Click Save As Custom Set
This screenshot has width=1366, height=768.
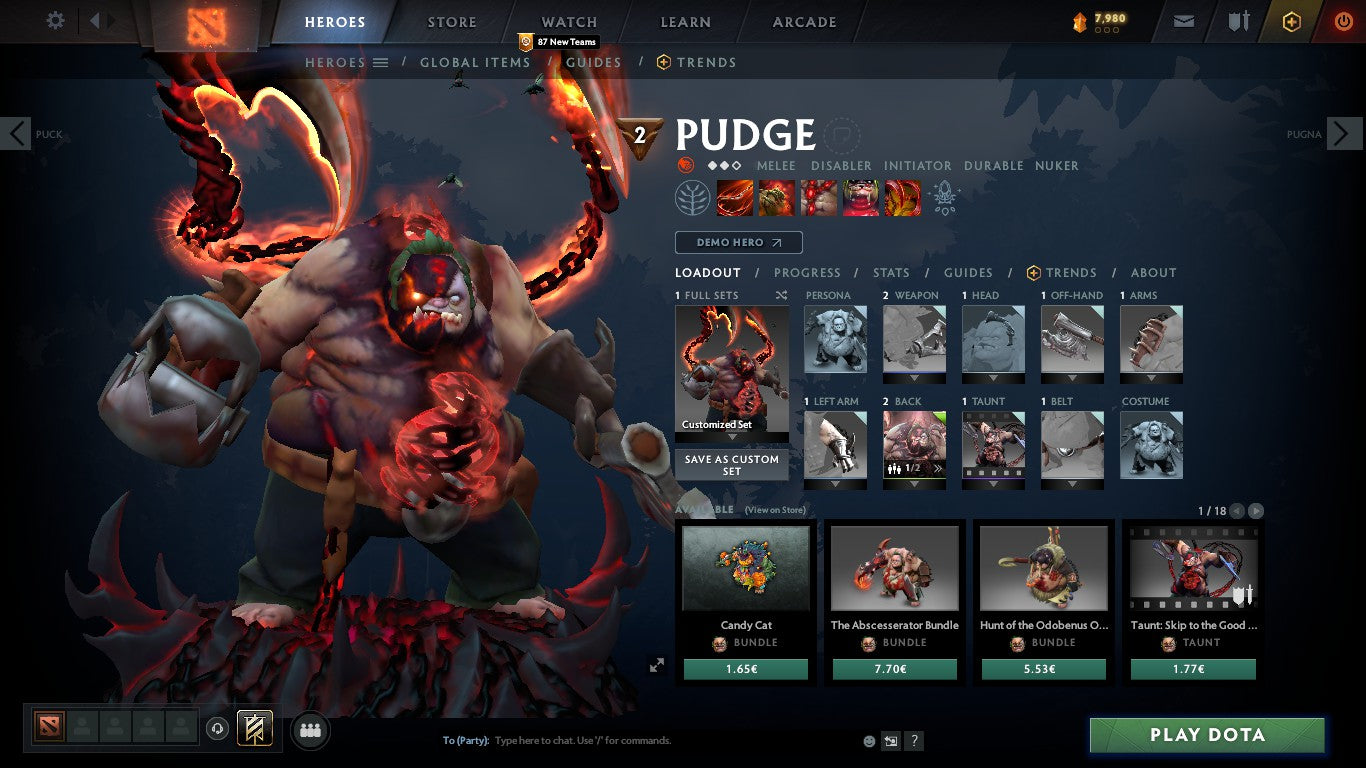731,462
